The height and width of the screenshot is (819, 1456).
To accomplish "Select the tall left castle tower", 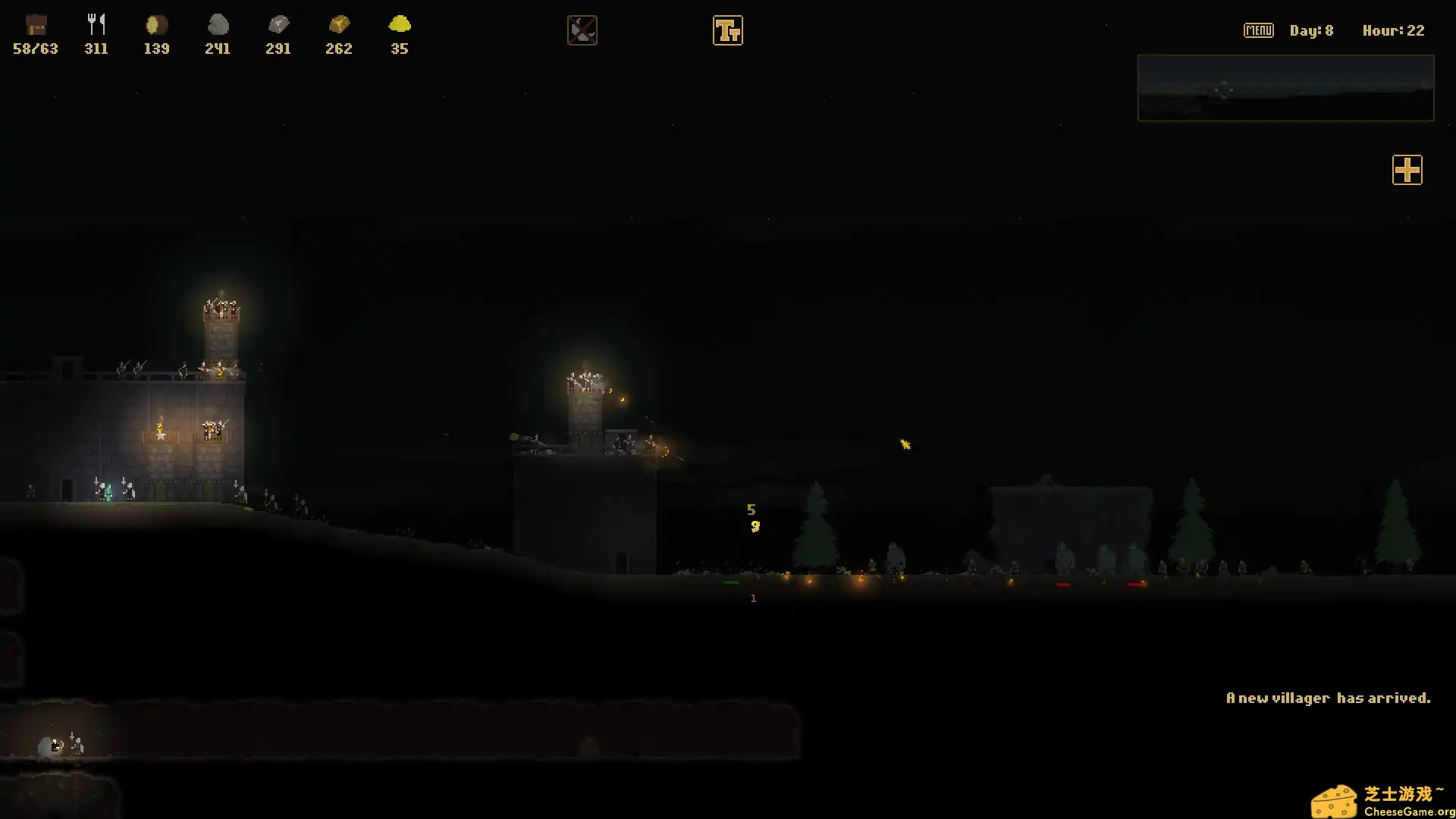I will point(221,334).
